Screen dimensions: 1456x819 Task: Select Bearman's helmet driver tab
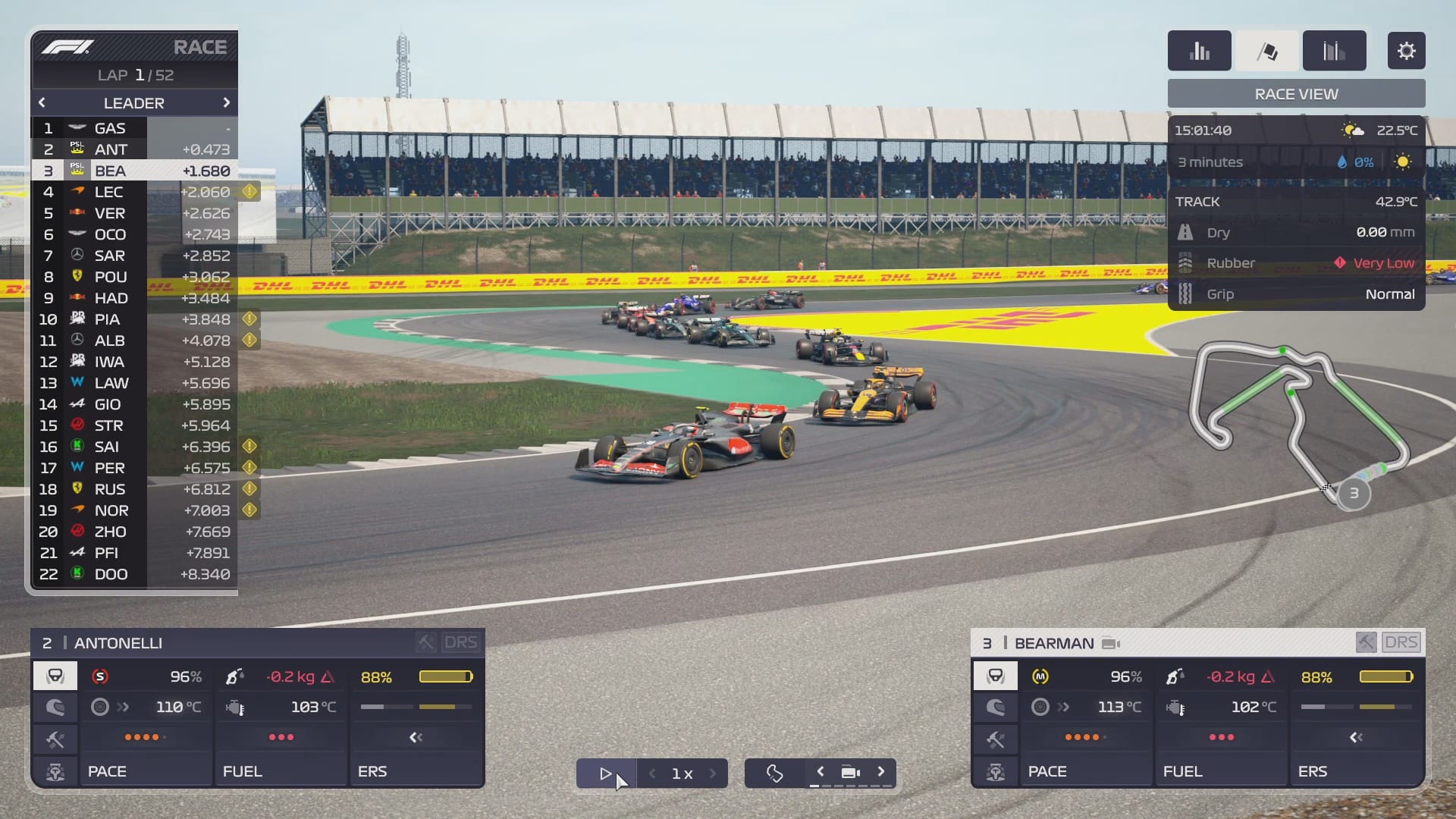point(995,676)
